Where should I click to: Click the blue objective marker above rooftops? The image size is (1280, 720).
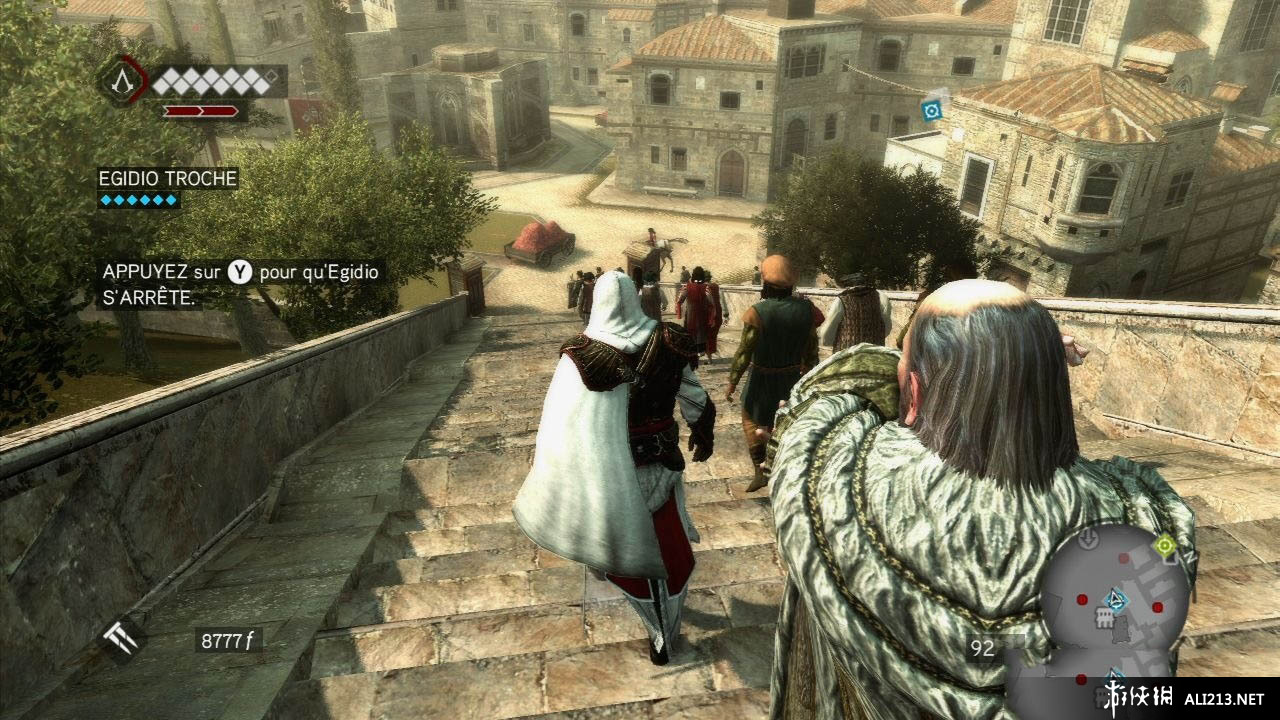pyautogui.click(x=932, y=108)
